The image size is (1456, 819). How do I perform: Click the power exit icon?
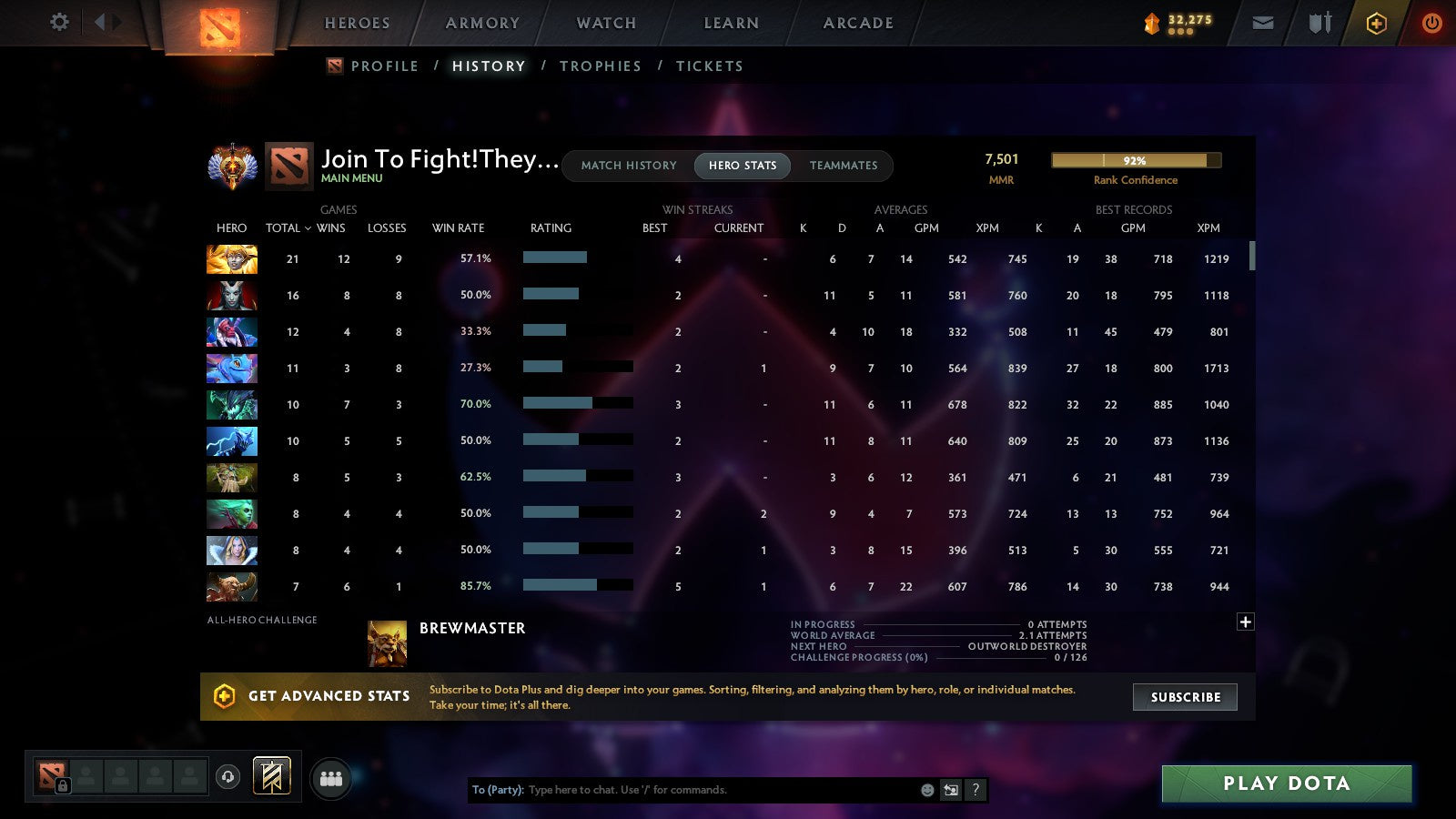tap(1431, 23)
